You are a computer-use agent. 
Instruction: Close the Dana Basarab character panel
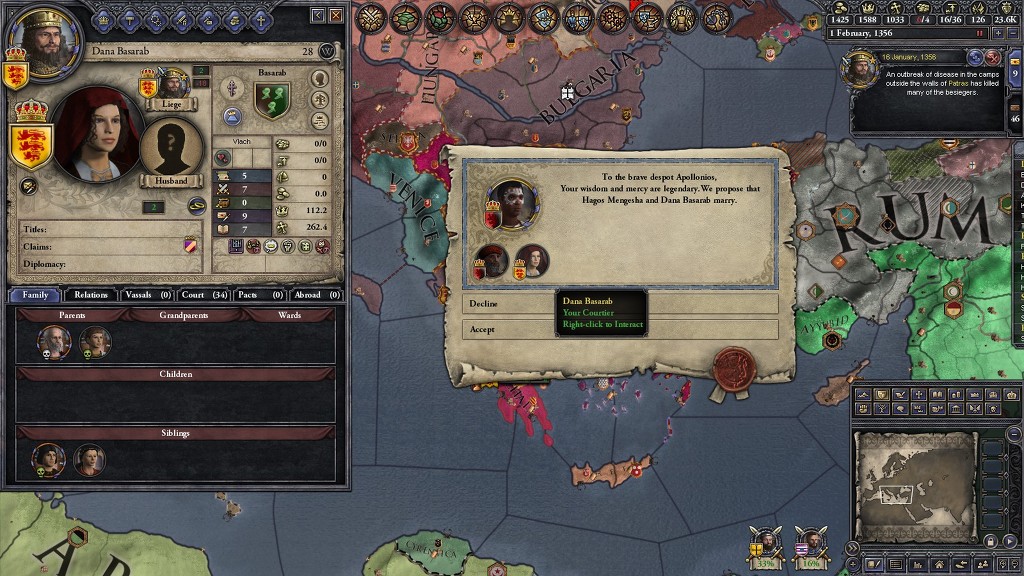[335, 15]
